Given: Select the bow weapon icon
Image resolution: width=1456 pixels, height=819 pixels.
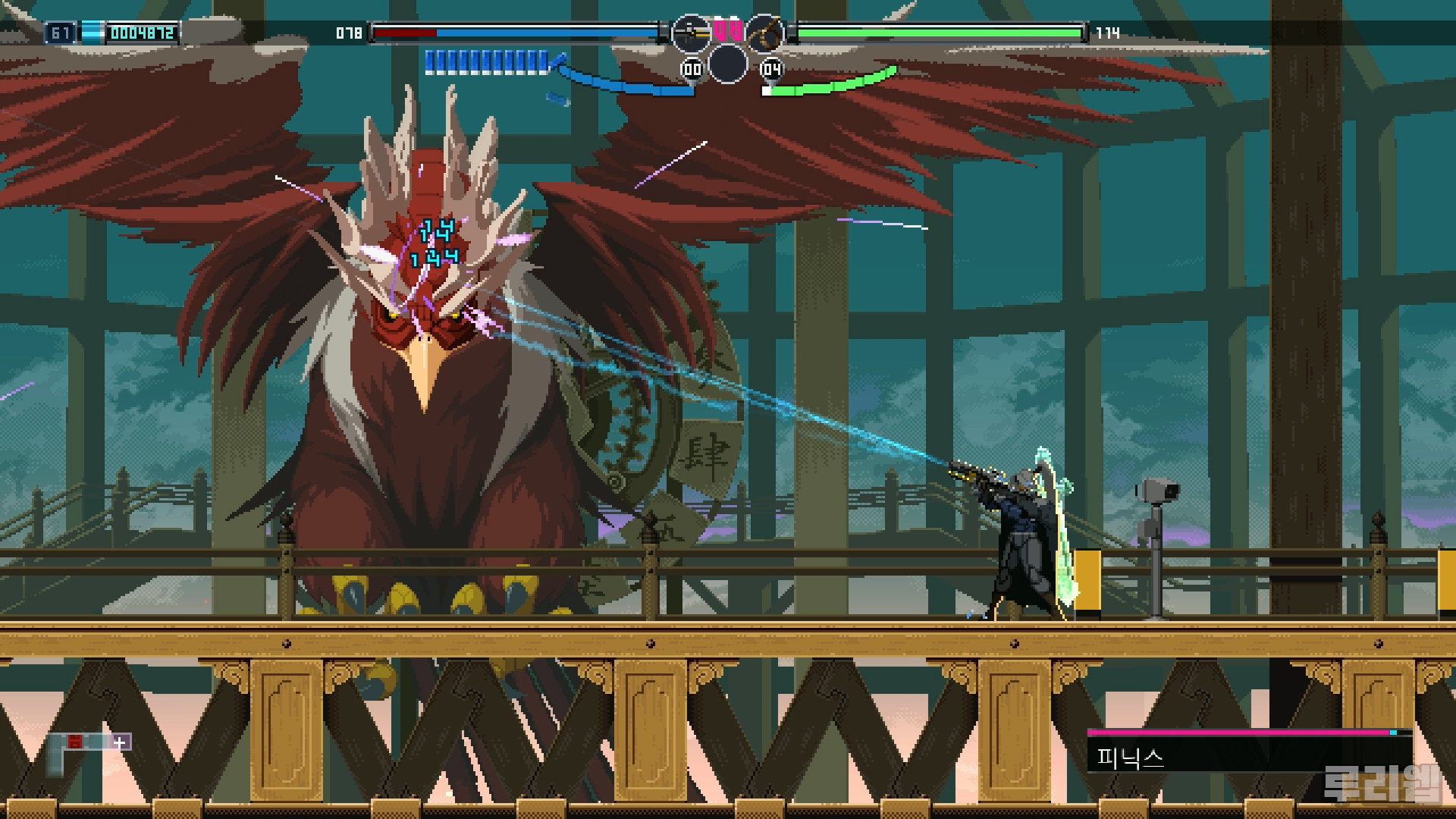Looking at the screenshot, I should [x=764, y=33].
